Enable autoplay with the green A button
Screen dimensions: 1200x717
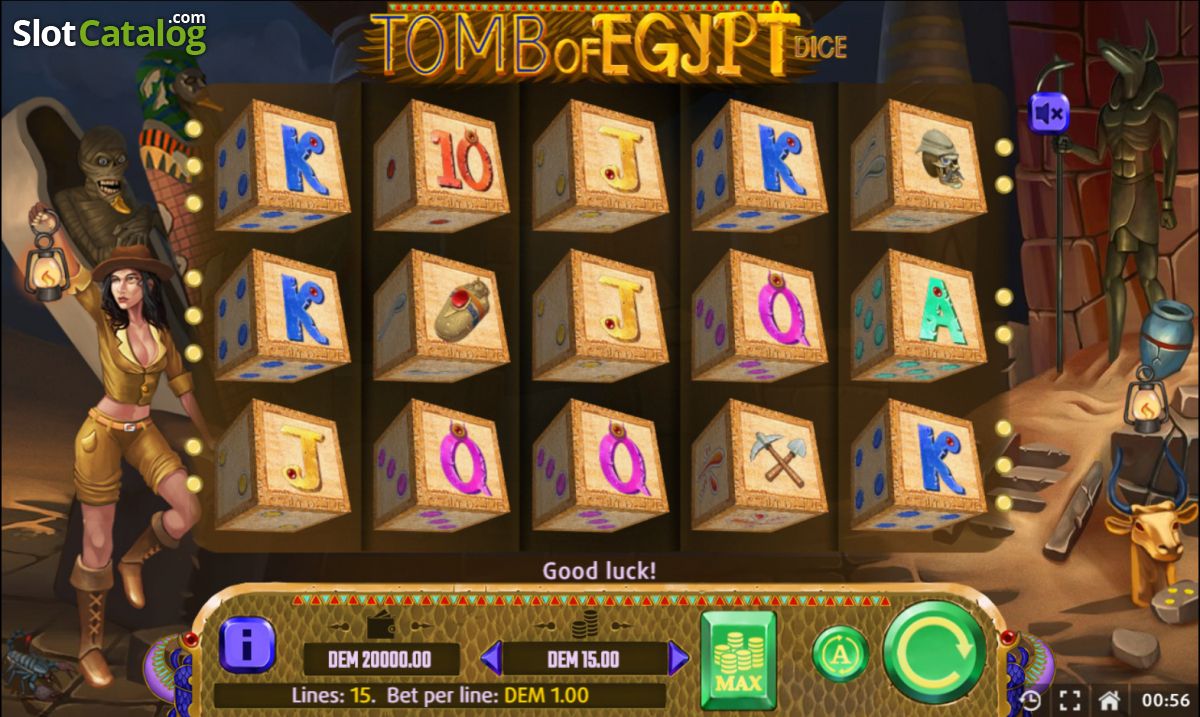[839, 654]
